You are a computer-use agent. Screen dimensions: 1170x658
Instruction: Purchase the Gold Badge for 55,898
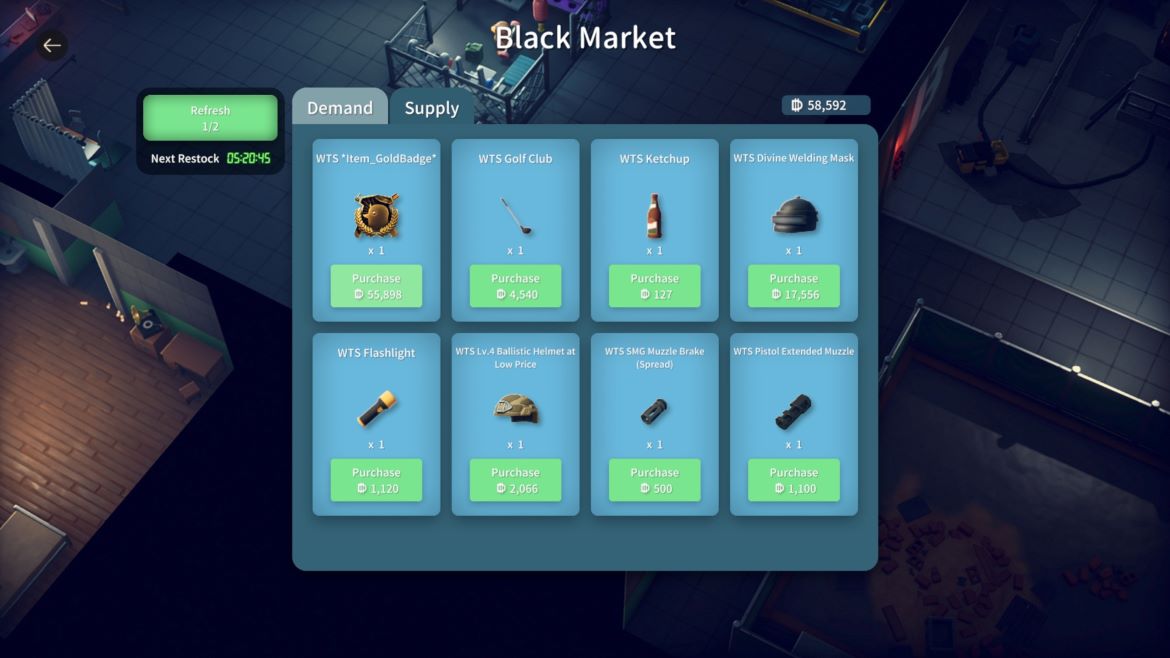coord(376,286)
